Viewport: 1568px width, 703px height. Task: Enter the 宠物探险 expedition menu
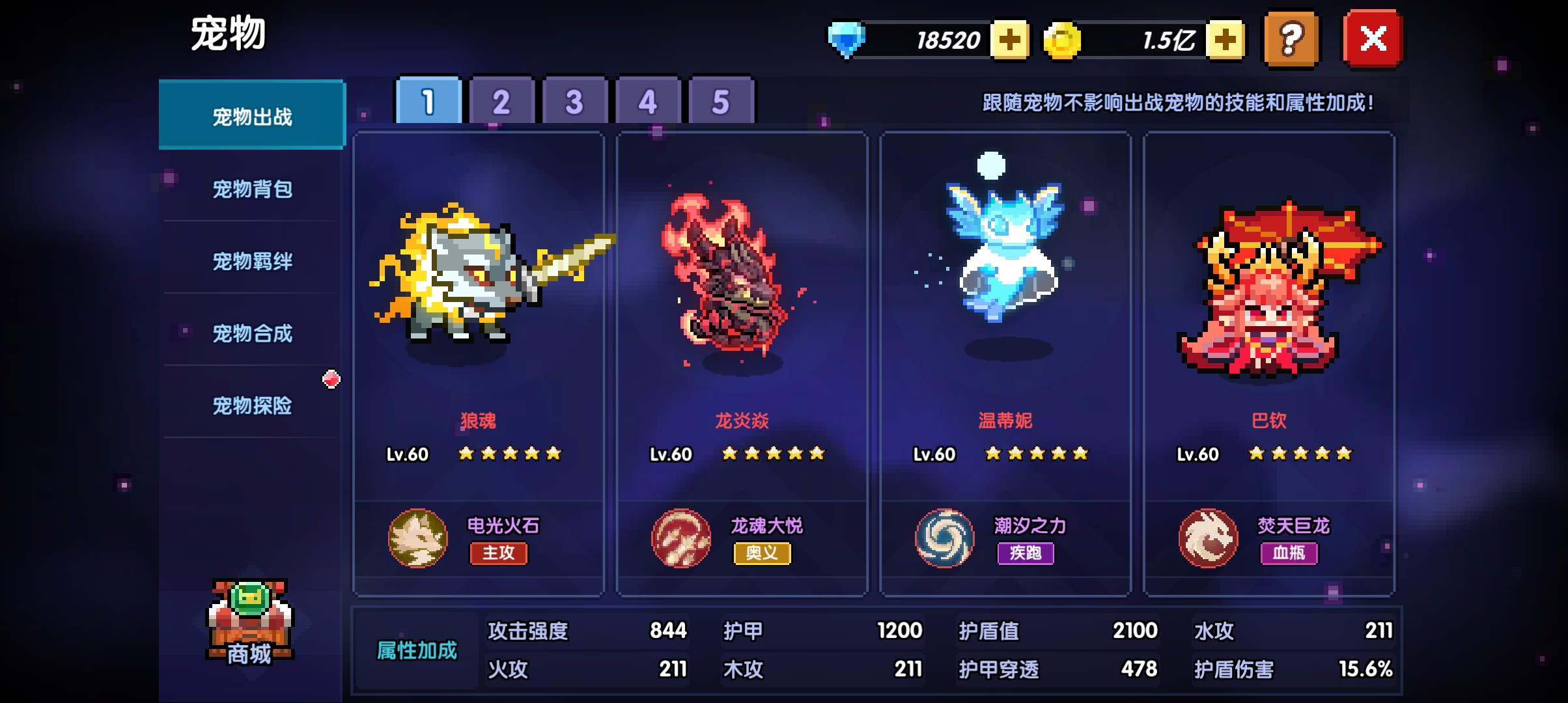[x=252, y=406]
